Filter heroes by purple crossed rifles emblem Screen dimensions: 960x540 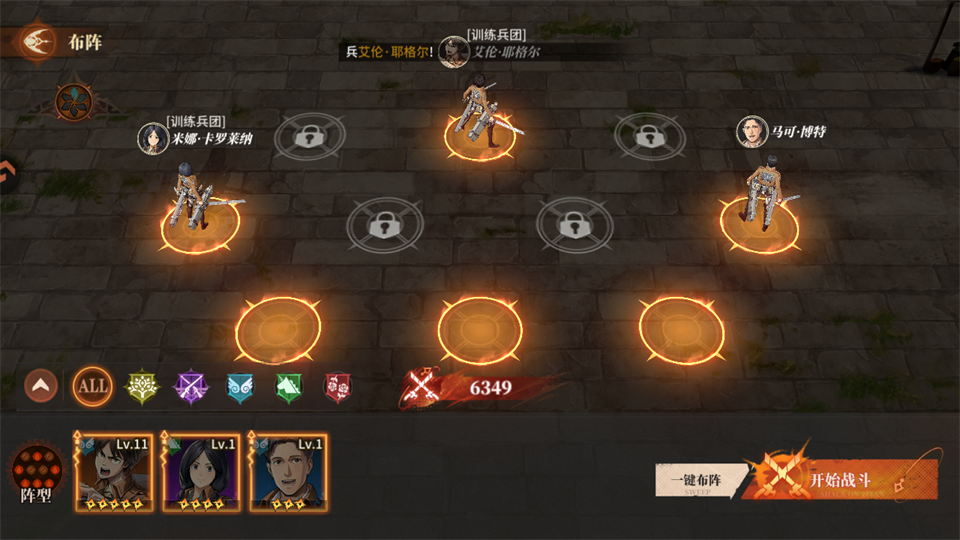(x=191, y=386)
